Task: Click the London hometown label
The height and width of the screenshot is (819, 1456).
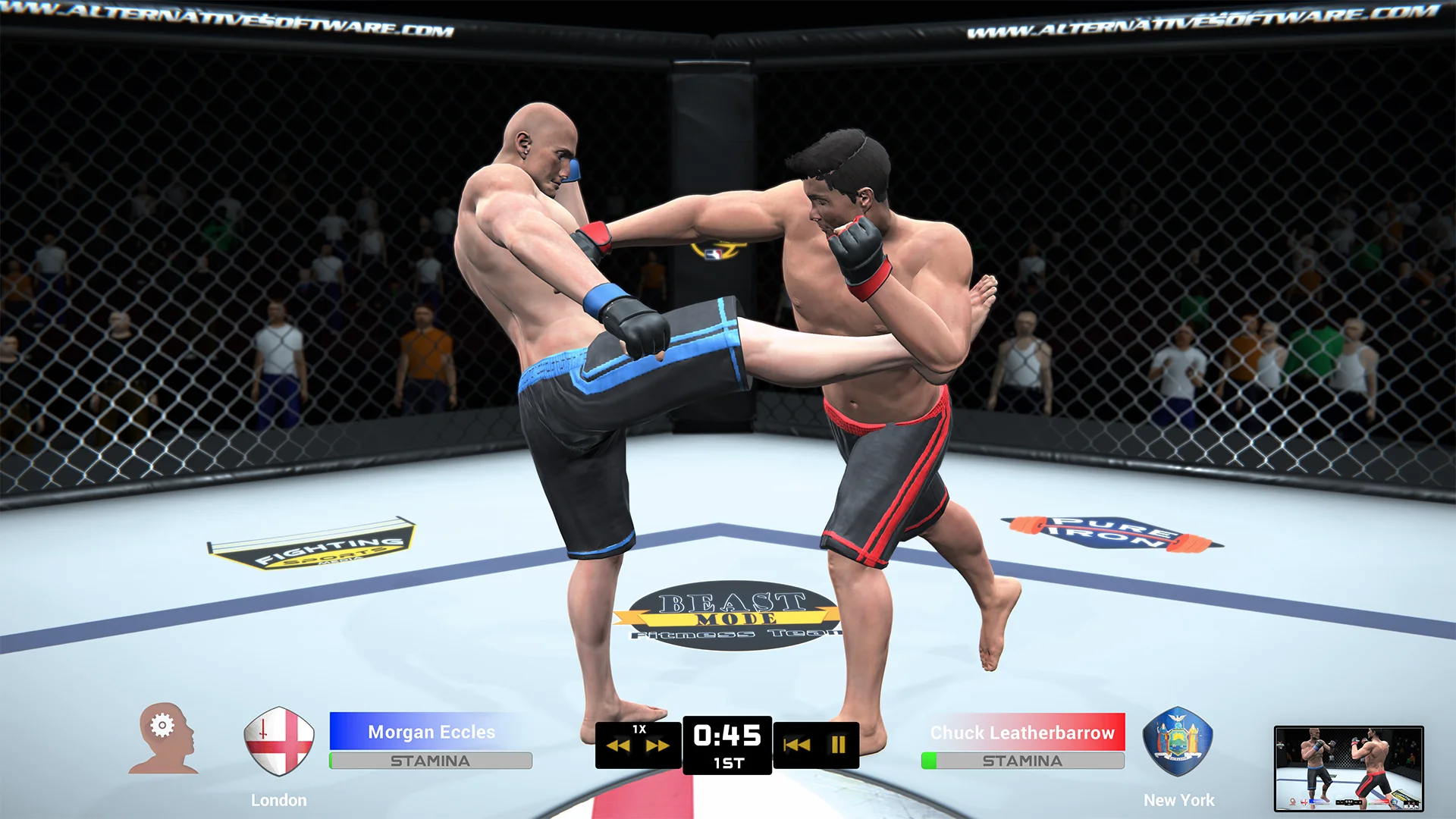Action: click(278, 799)
